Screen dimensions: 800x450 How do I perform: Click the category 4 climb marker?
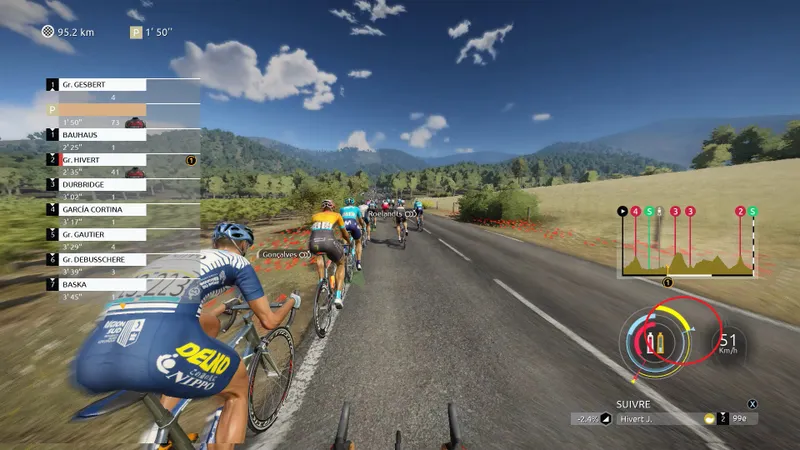click(x=635, y=212)
